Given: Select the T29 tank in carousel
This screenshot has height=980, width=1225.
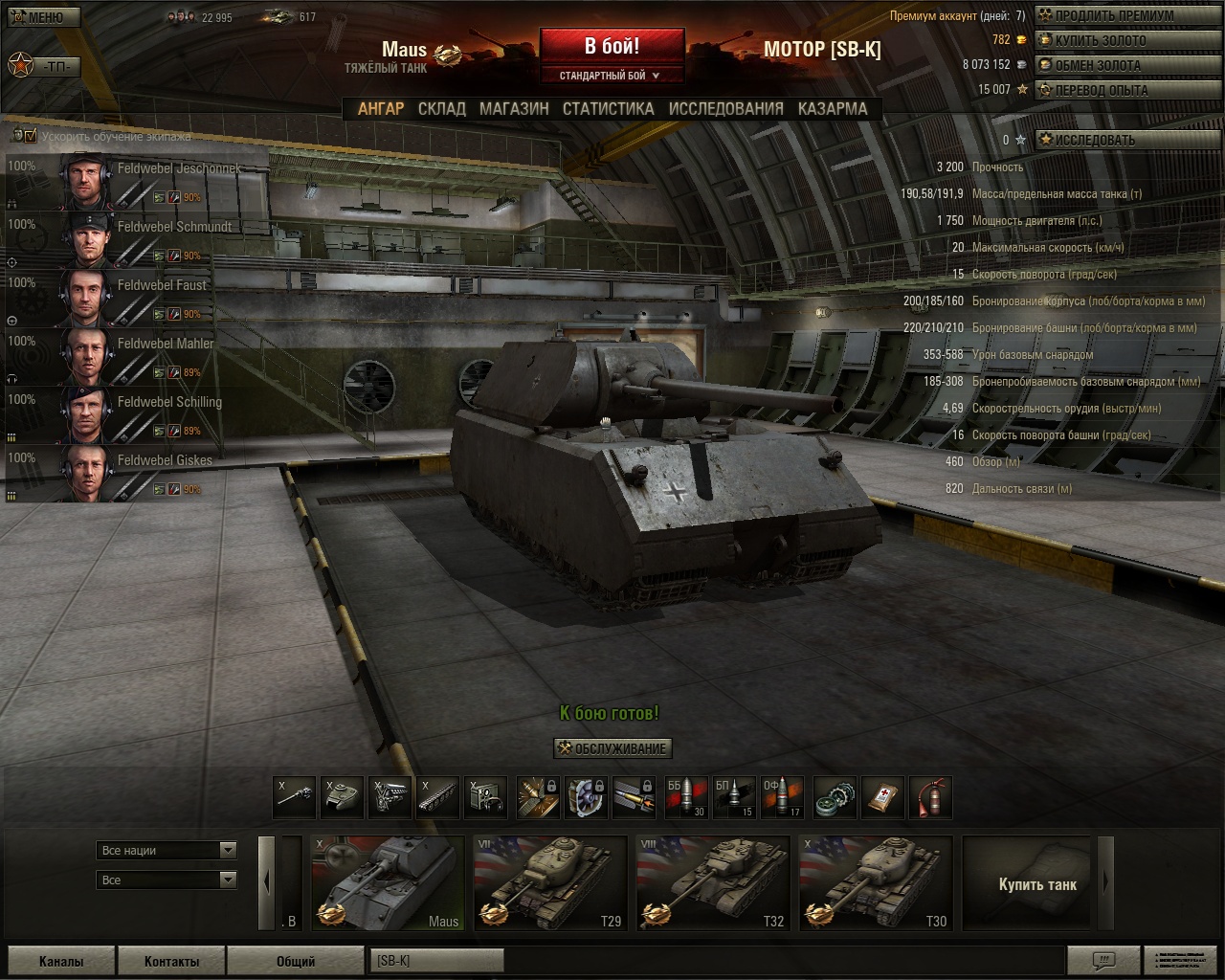Looking at the screenshot, I should pyautogui.click(x=550, y=883).
